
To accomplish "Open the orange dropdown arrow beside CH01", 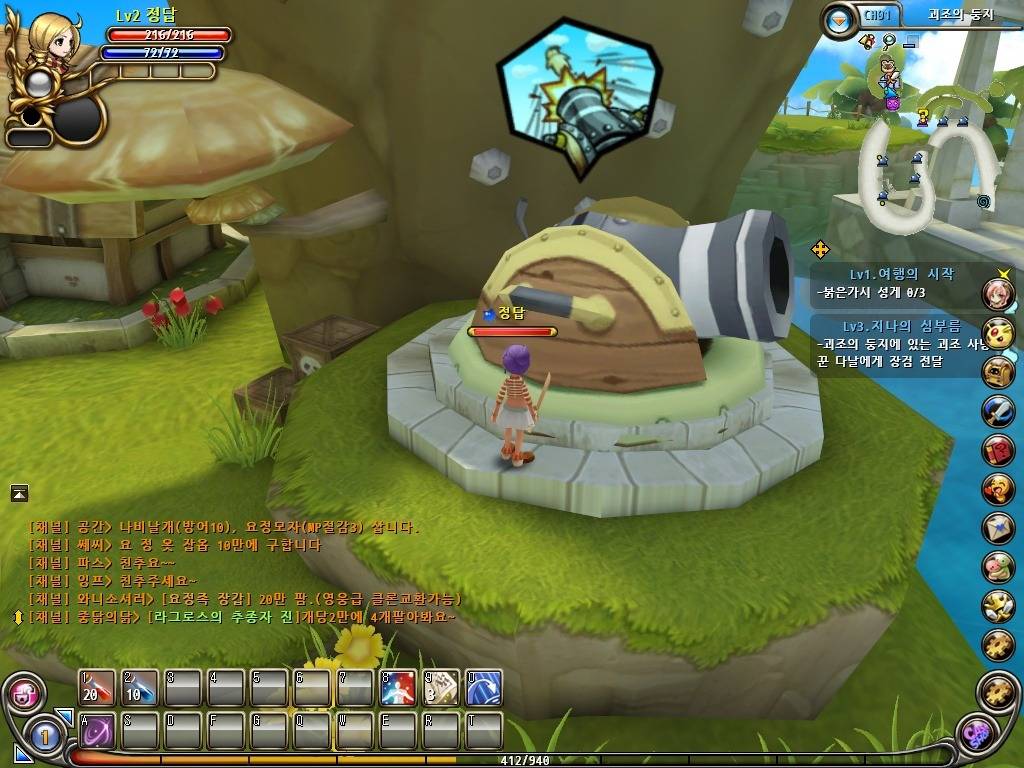I will click(840, 18).
